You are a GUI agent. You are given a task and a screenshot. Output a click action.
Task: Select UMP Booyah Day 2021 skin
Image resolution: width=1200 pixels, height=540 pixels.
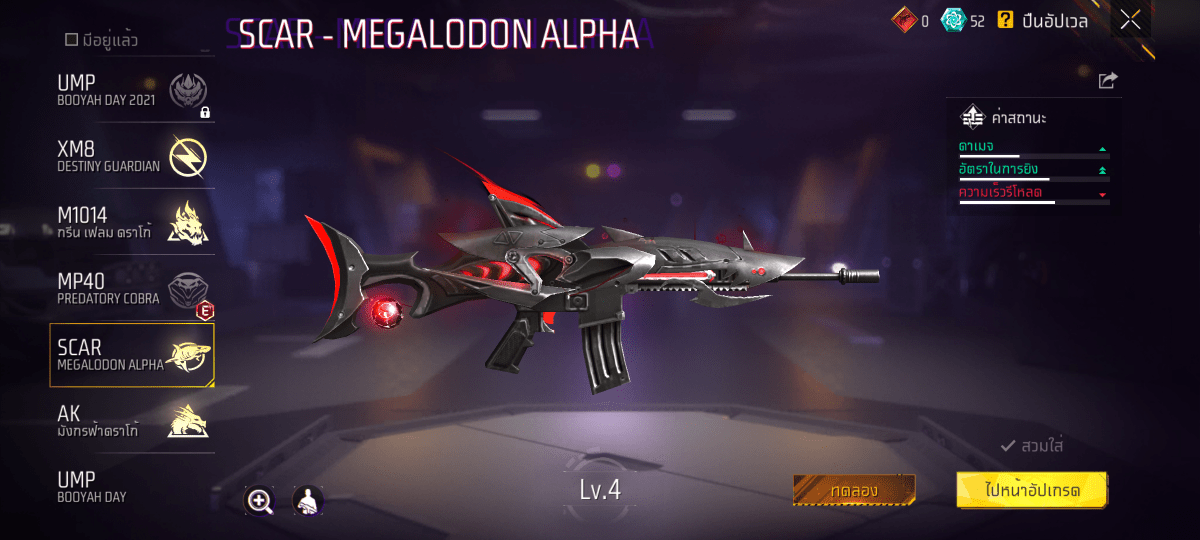tap(132, 92)
